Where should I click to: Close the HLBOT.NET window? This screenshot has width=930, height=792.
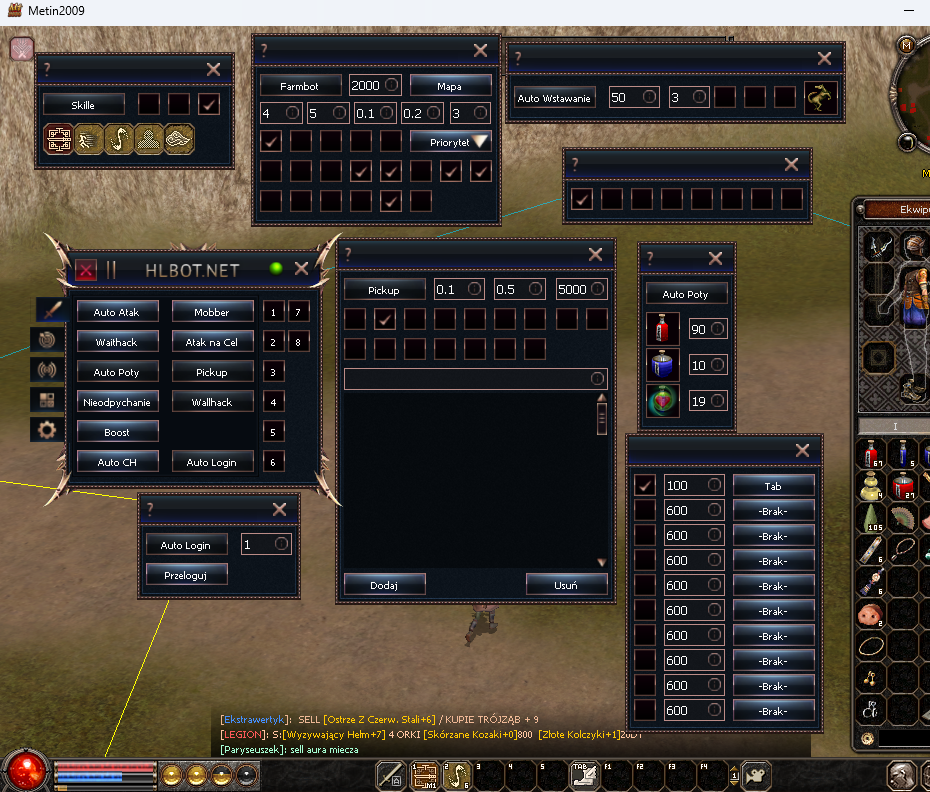301,268
